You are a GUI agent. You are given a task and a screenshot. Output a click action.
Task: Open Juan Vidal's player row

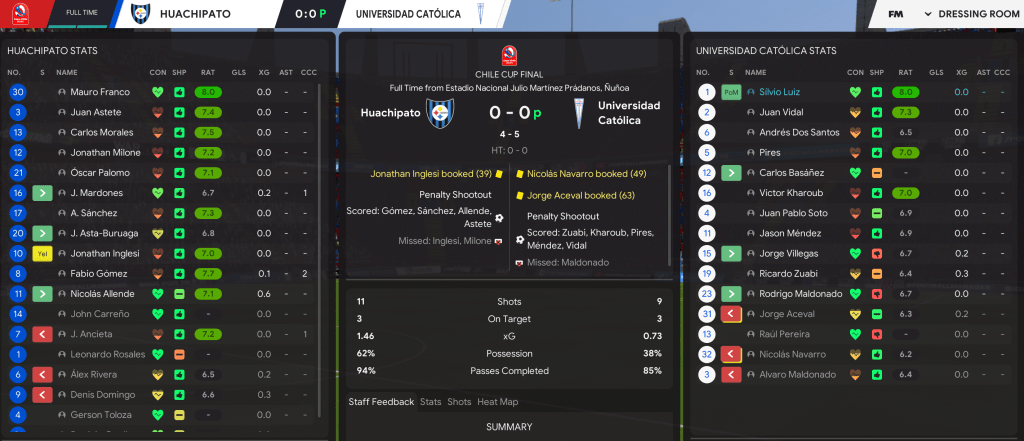[781, 112]
